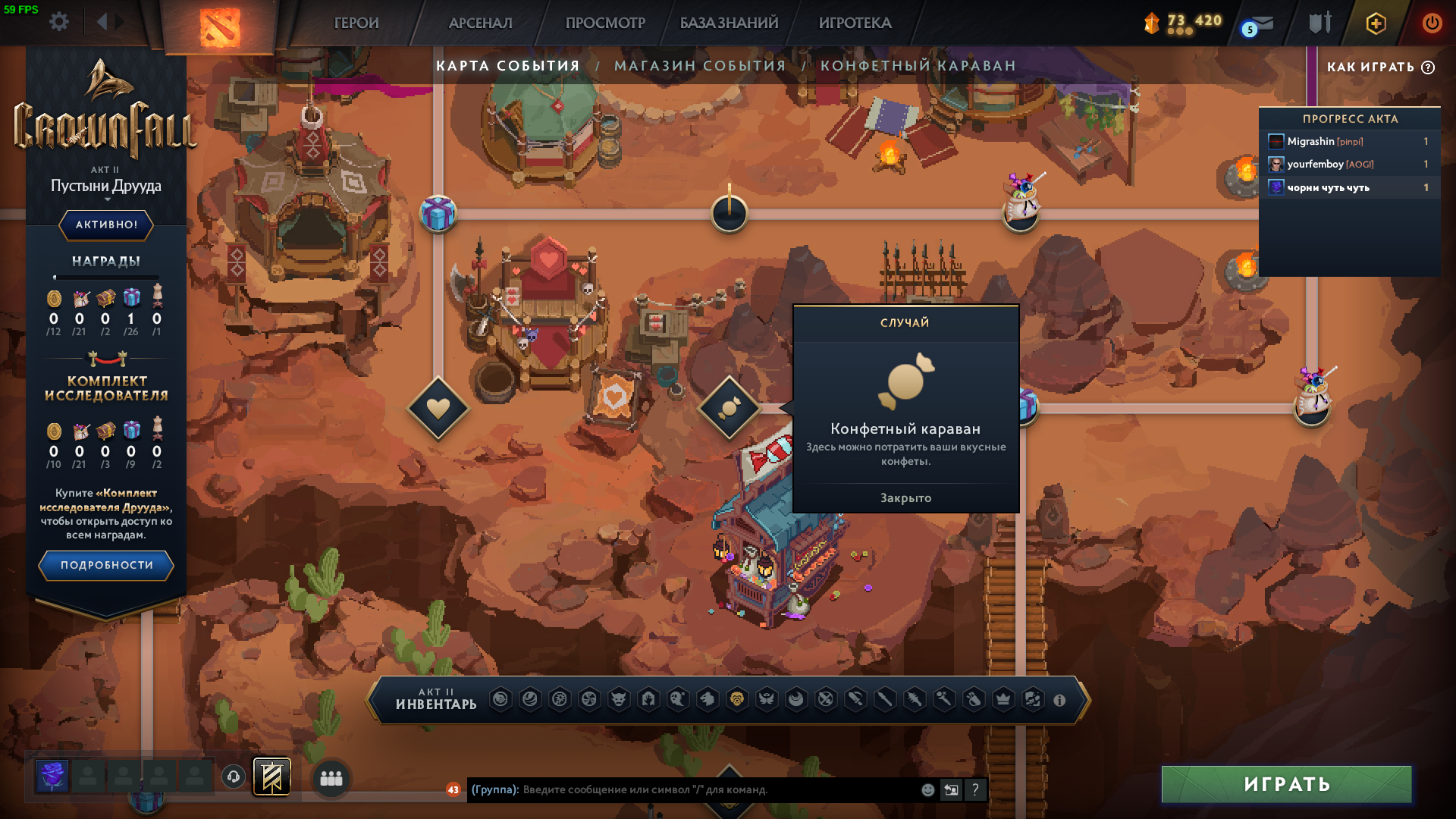Viewport: 1456px width, 819px height.
Task: Open the ИГРОТЕКА section
Action: click(855, 23)
